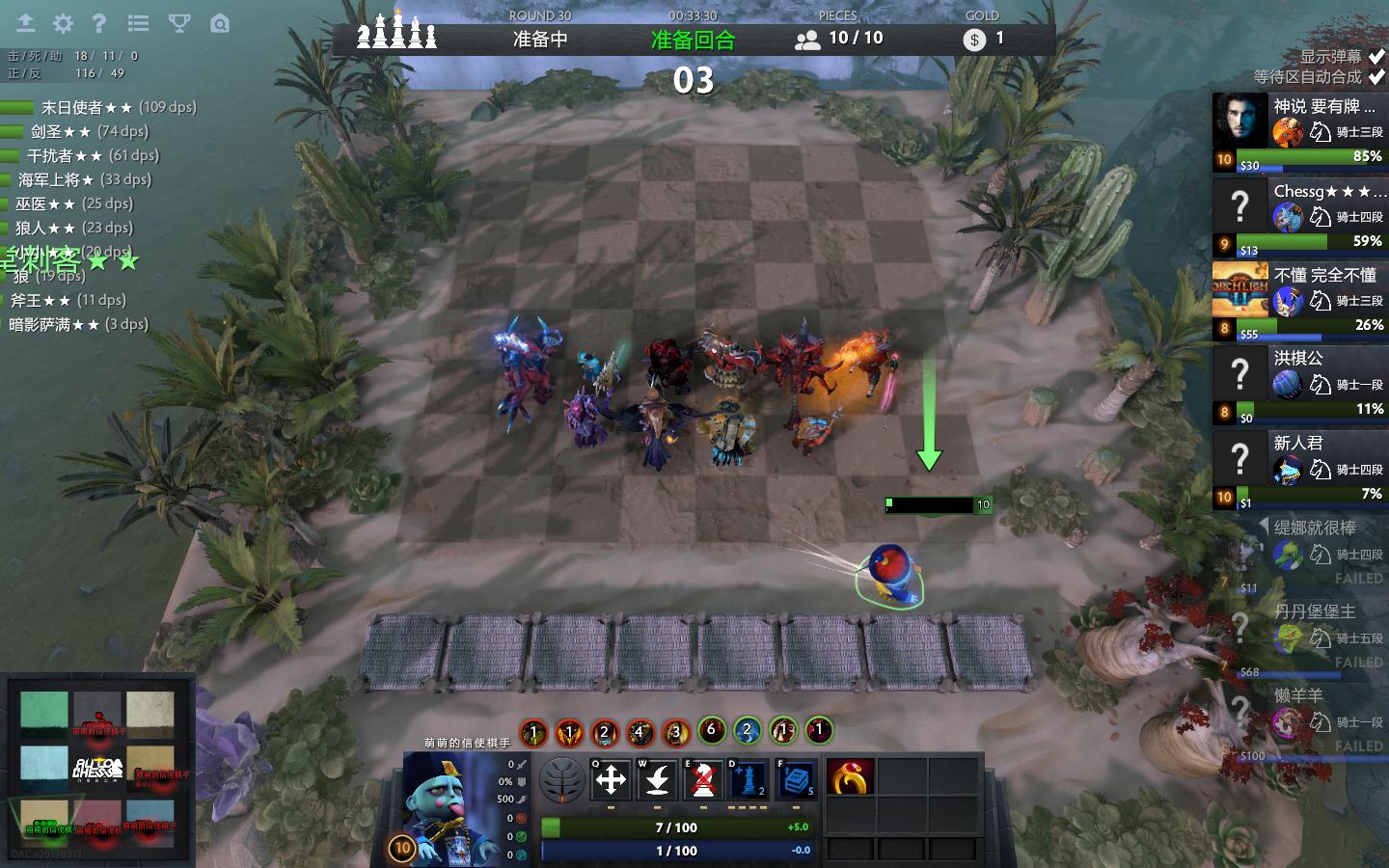Click the upload arrow icon
Image resolution: width=1389 pixels, height=868 pixels.
pos(25,23)
